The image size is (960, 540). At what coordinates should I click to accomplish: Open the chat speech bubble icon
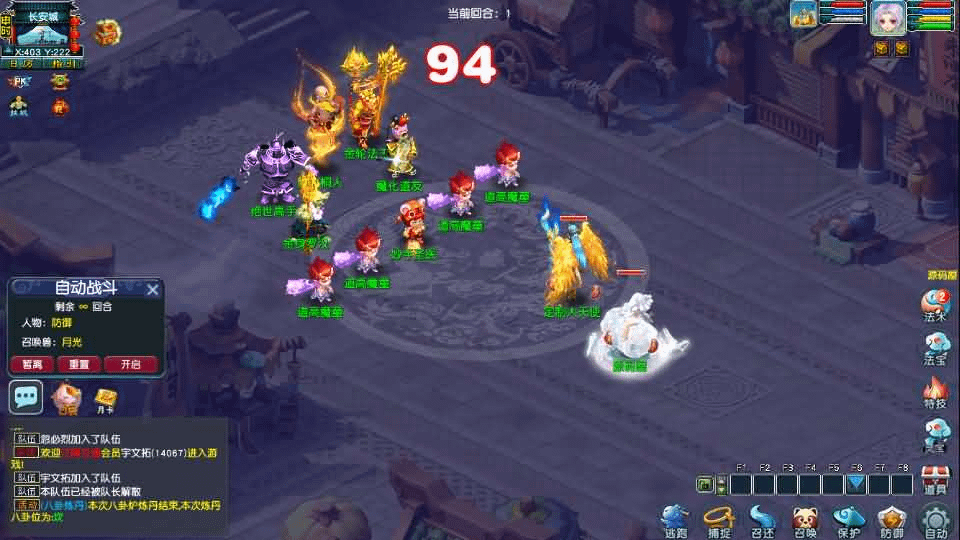click(x=26, y=396)
